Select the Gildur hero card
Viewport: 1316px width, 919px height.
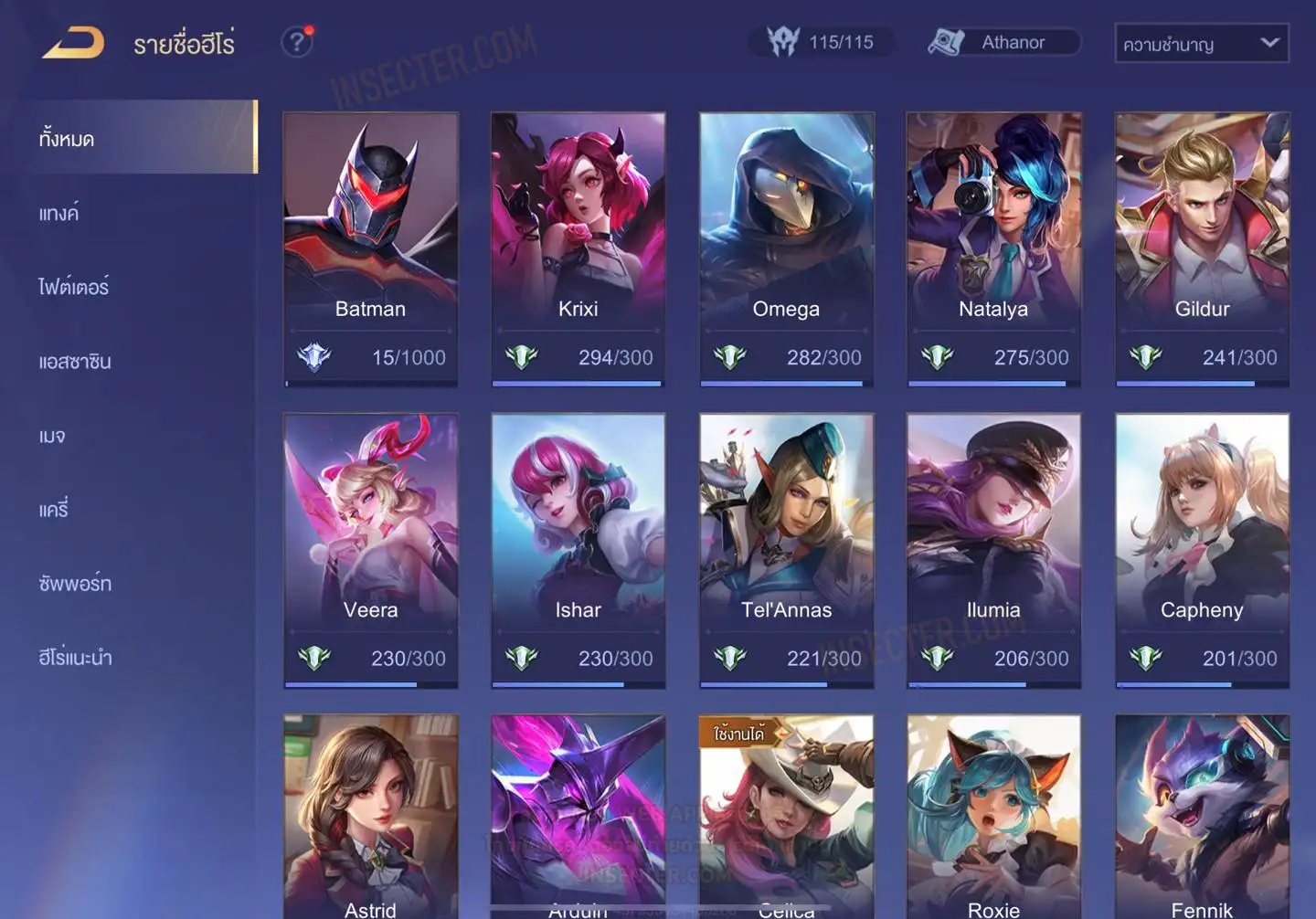click(1202, 248)
